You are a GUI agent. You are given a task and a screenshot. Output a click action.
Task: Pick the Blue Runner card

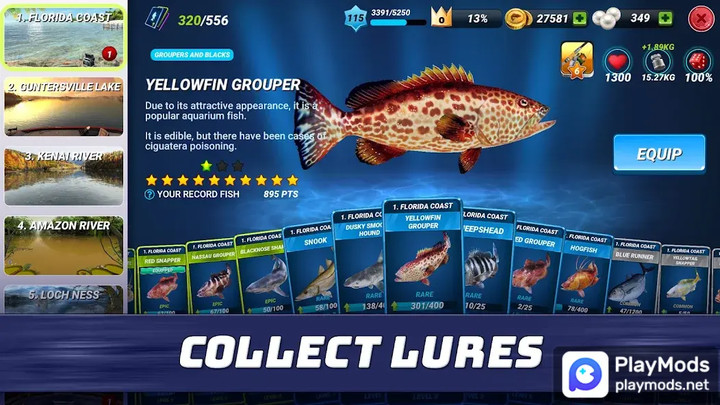(632, 282)
